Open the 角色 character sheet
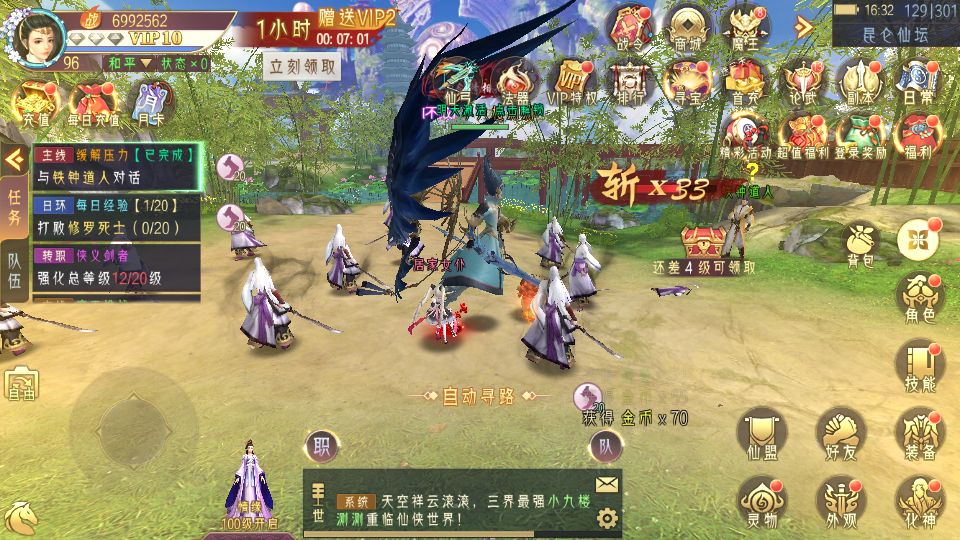 click(x=920, y=299)
